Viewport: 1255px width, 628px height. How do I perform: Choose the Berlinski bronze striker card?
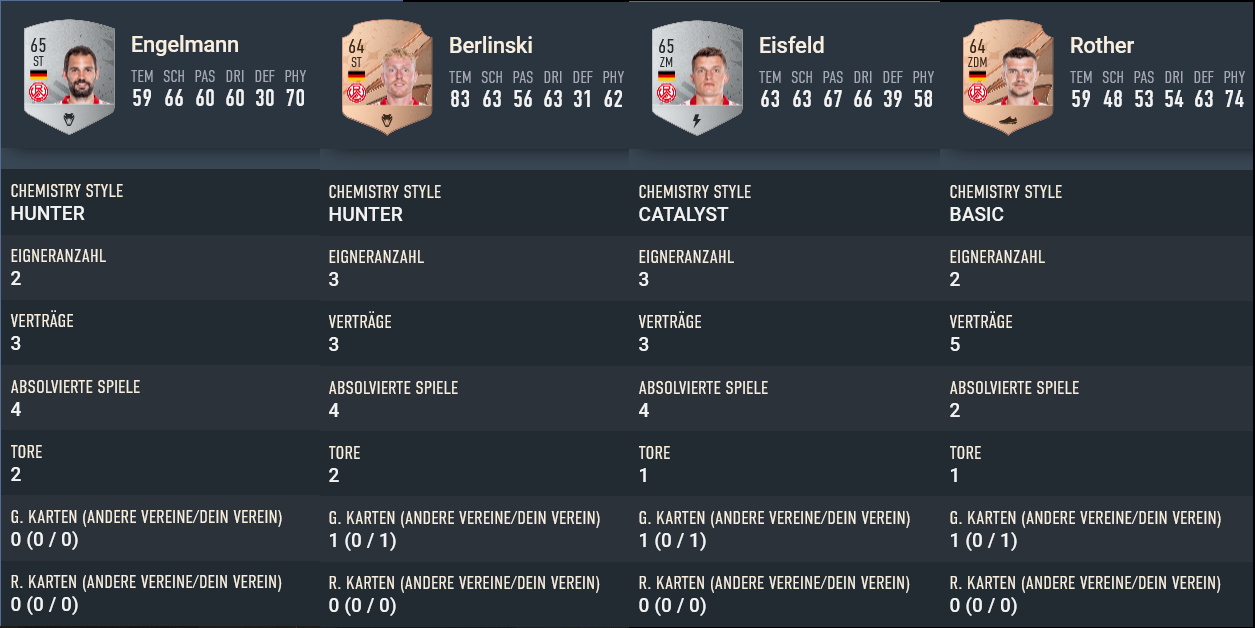(x=387, y=79)
